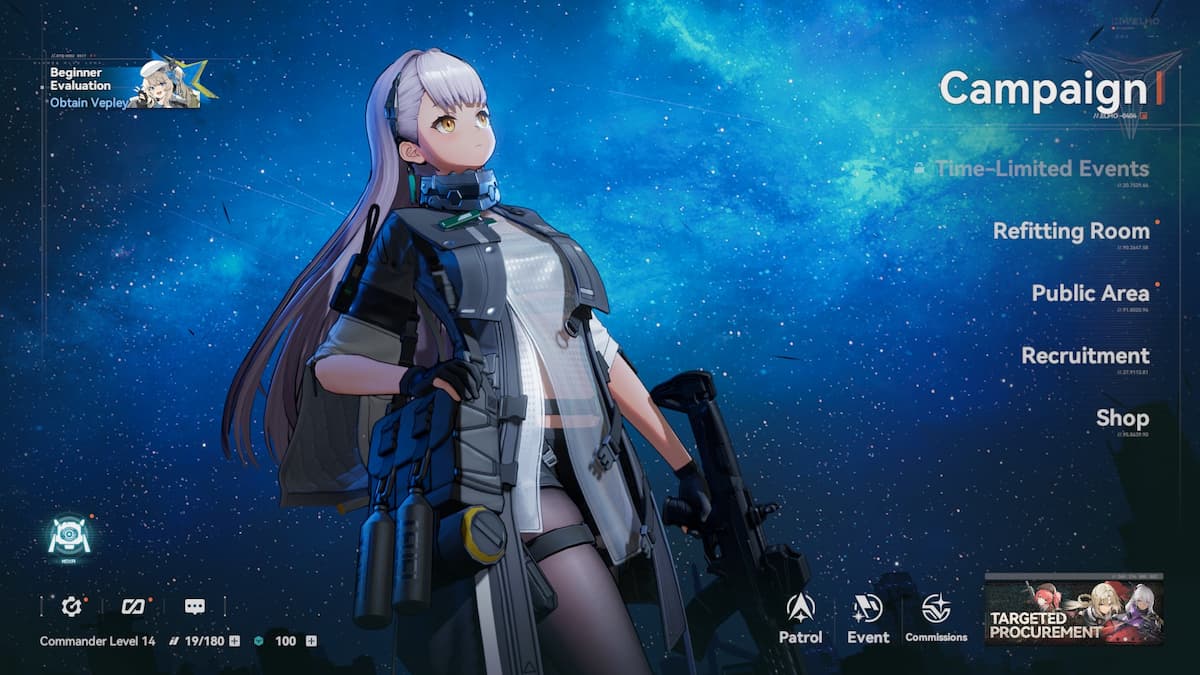Open the Targeted Procurement banner
The image size is (1200, 675).
tap(1074, 609)
